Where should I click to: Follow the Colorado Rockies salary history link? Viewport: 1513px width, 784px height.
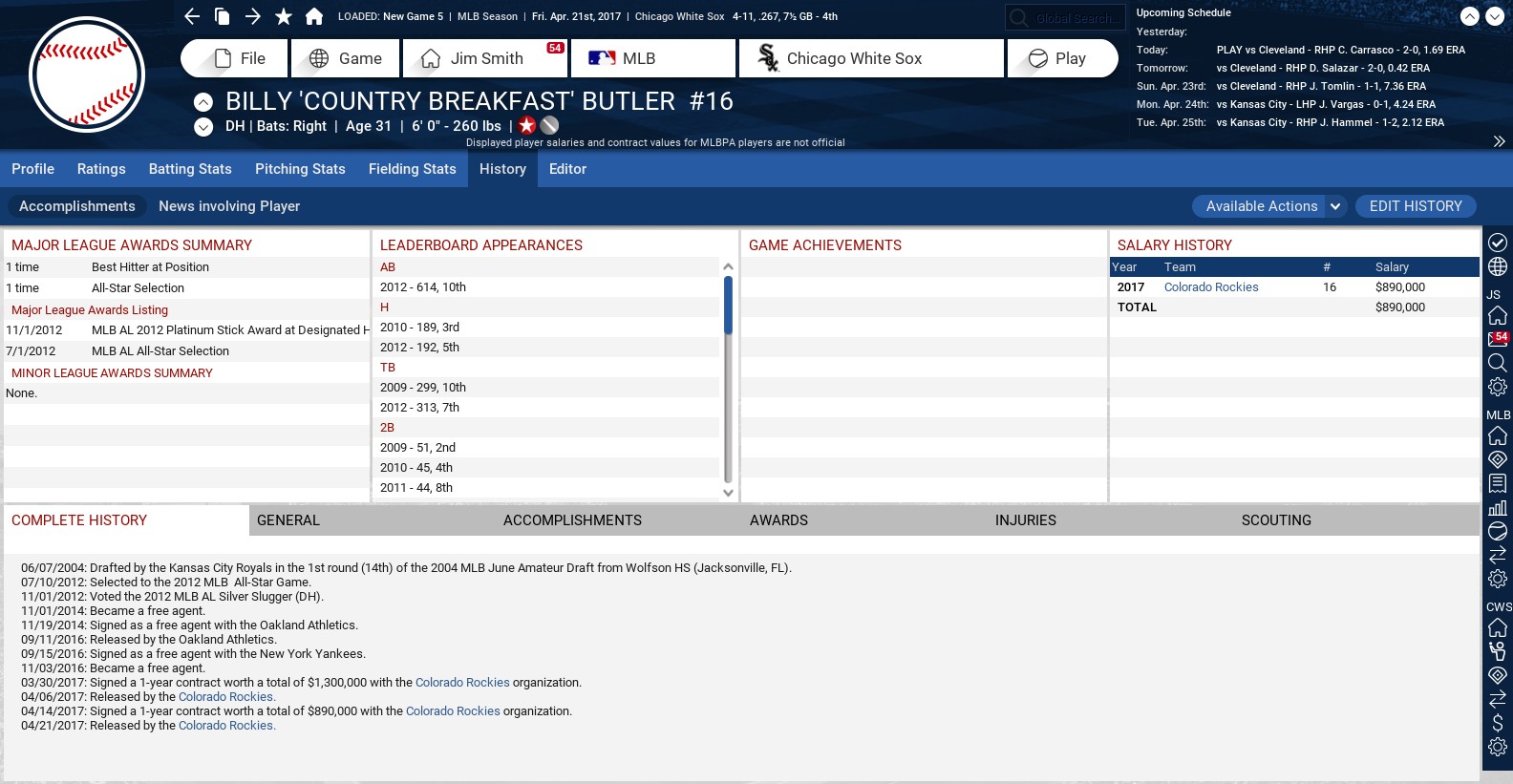(x=1211, y=287)
